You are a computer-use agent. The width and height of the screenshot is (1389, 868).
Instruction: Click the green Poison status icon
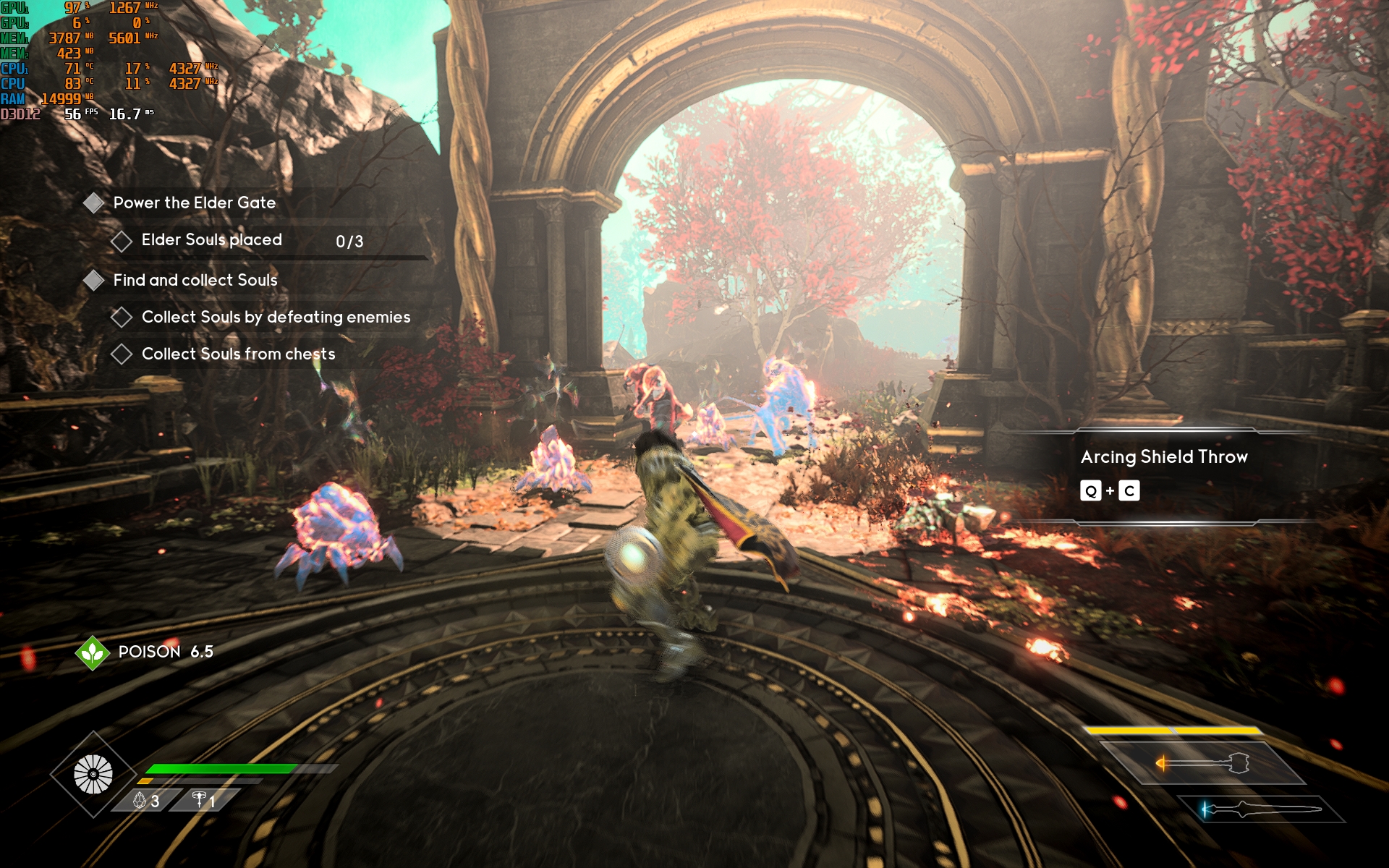point(93,652)
